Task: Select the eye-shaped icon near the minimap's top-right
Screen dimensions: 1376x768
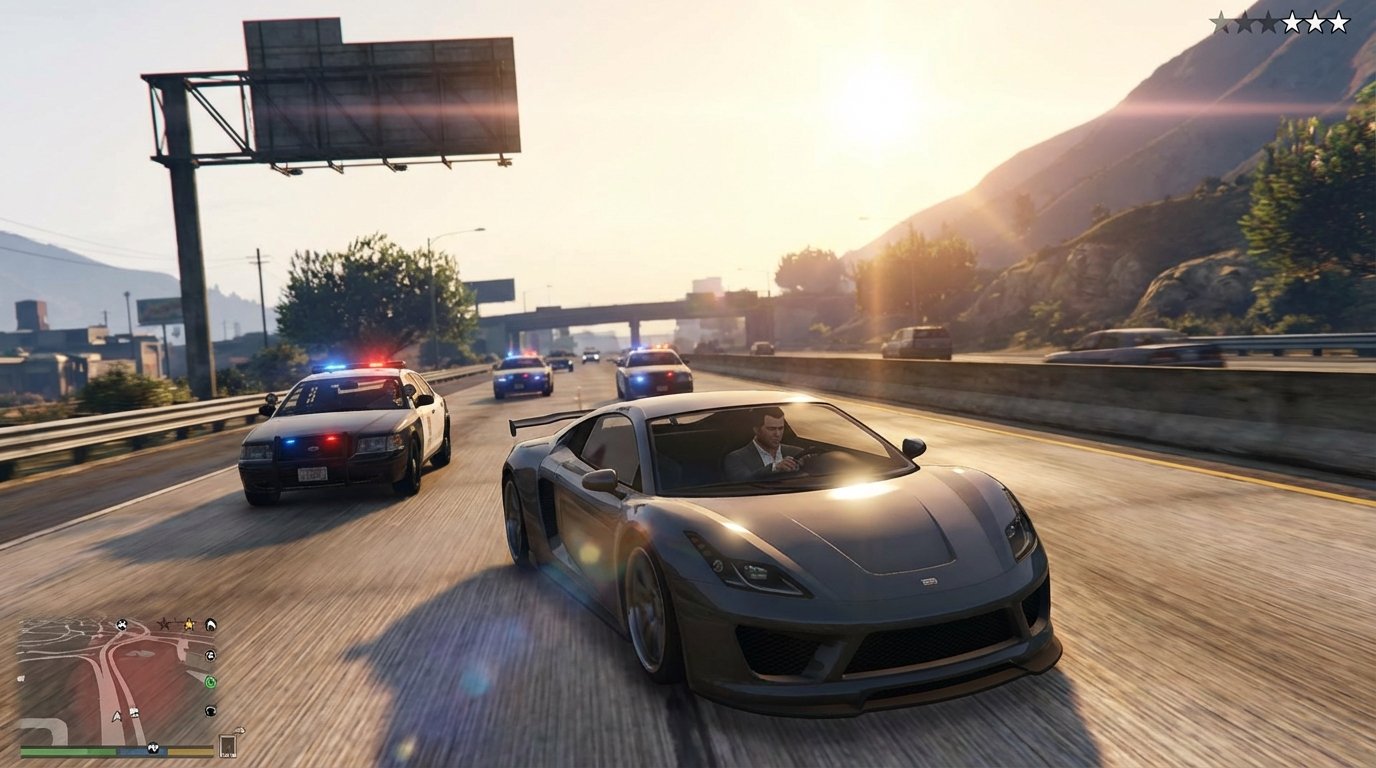Action: coord(211,626)
